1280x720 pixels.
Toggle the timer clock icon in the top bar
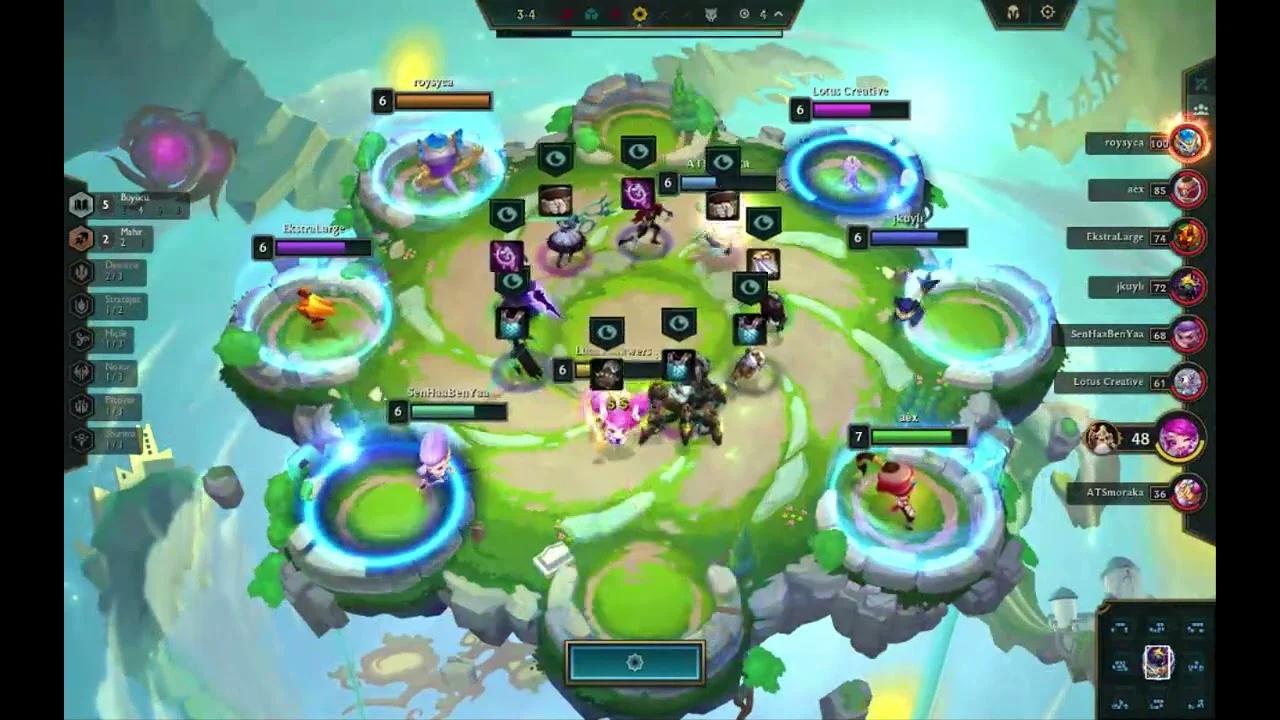pyautogui.click(x=744, y=14)
